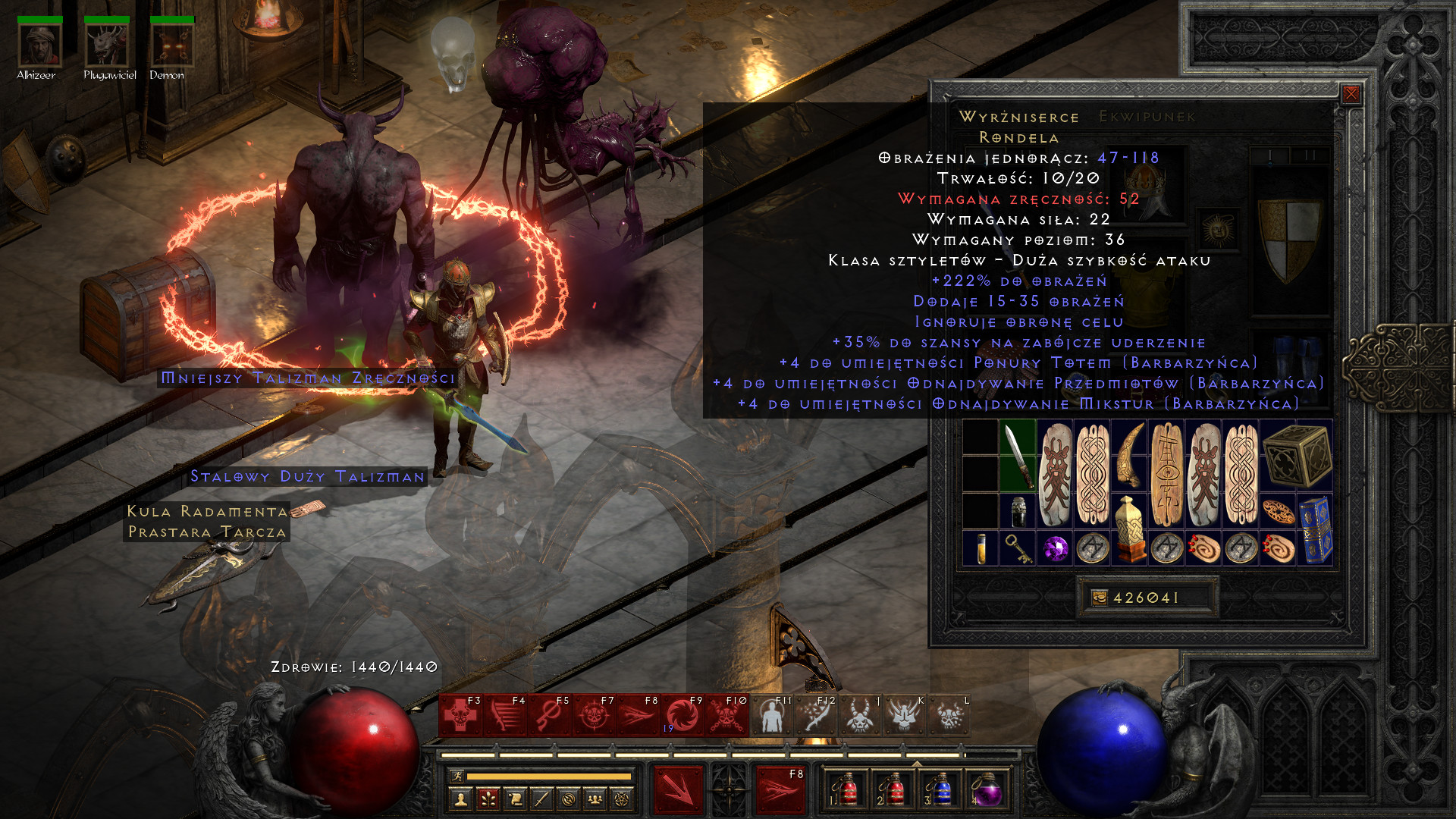Screen dimensions: 1456x819
Task: Click the Demon summon portrait
Action: coord(172,45)
